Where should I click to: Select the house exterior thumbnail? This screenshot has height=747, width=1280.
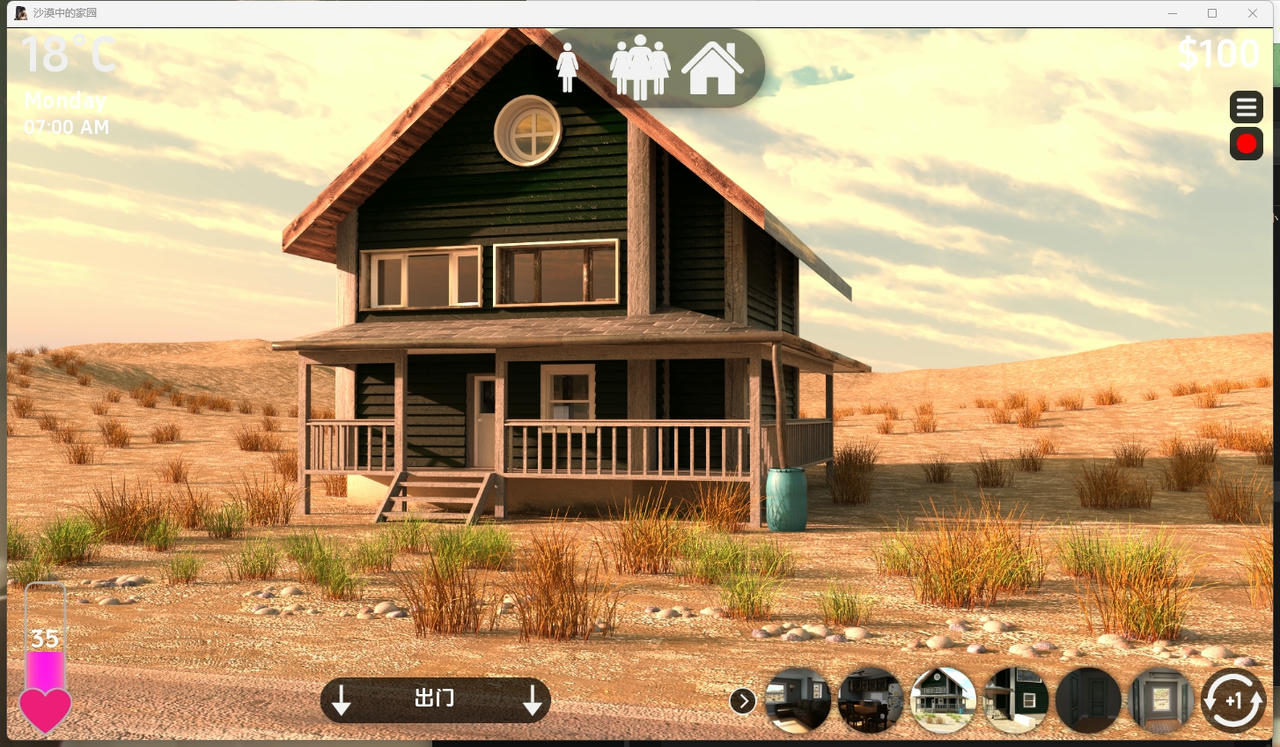tap(943, 700)
